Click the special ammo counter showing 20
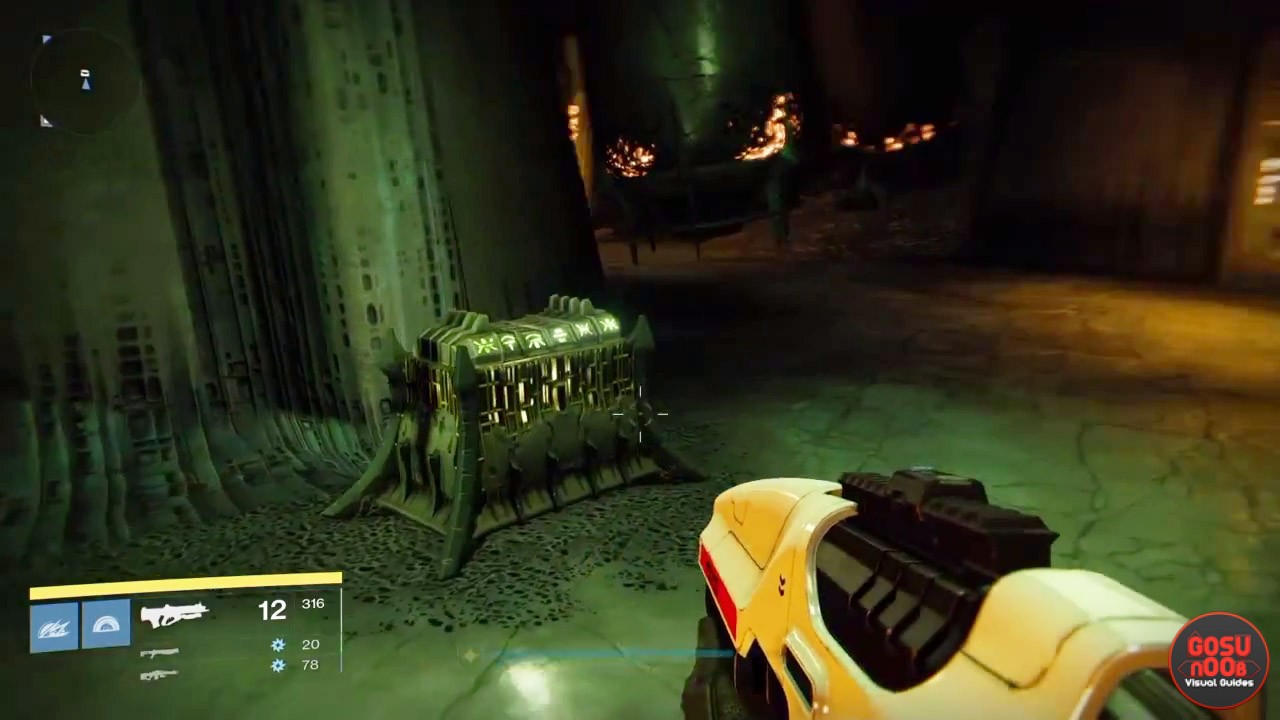 tap(310, 645)
